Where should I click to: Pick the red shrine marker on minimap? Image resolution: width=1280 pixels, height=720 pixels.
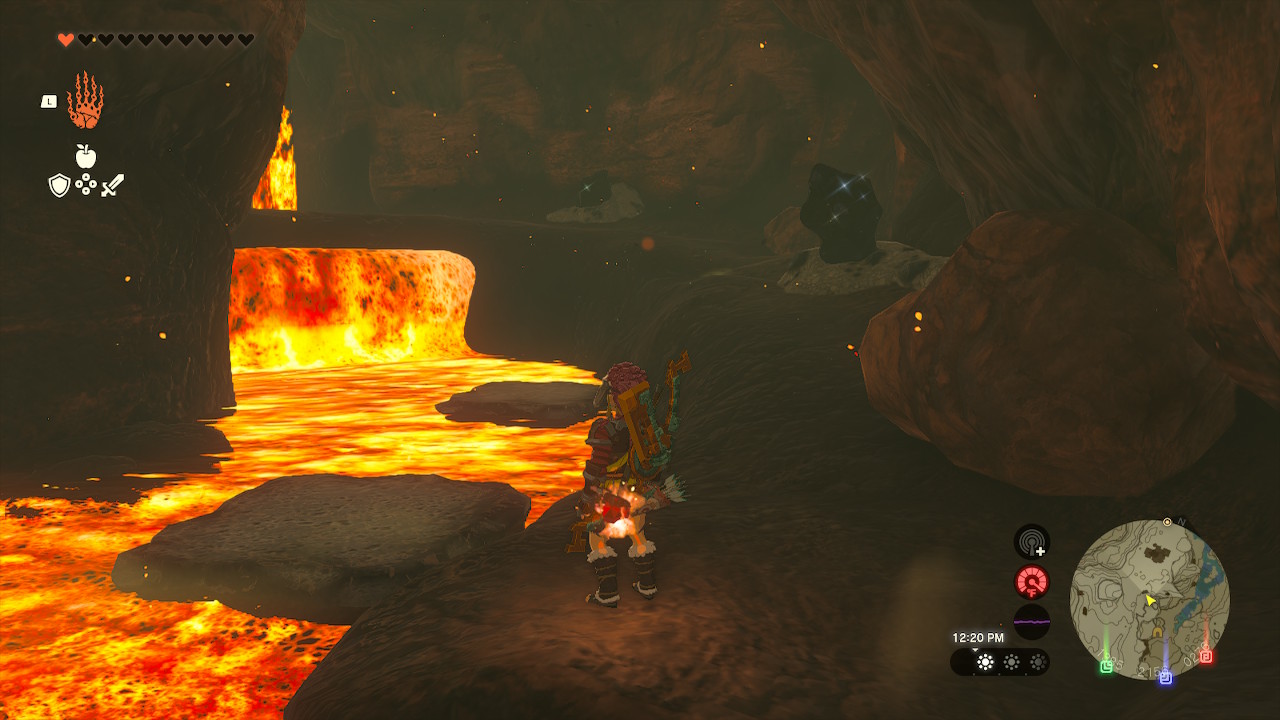tap(1206, 657)
